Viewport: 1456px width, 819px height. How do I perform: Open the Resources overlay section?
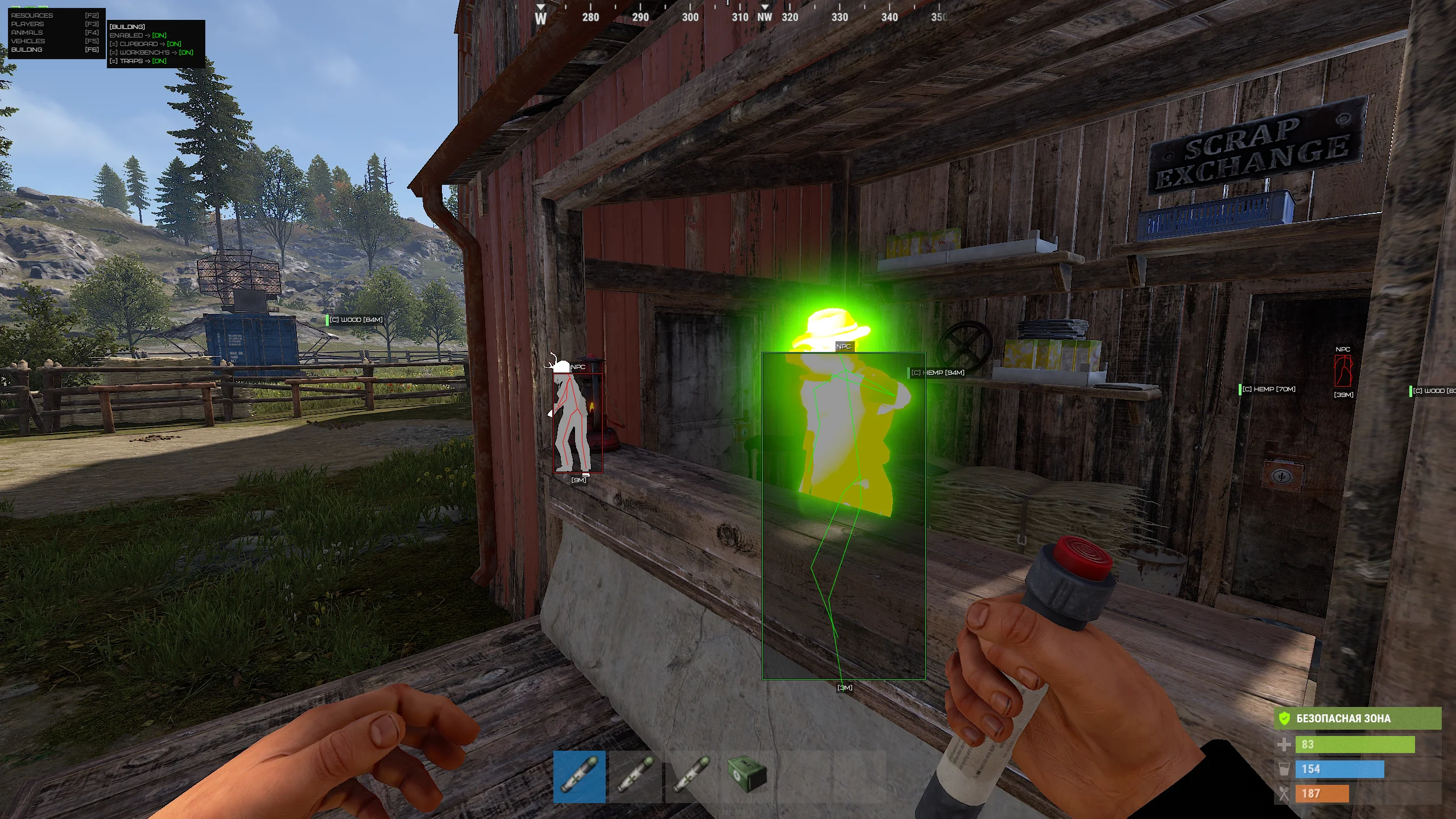pos(32,15)
